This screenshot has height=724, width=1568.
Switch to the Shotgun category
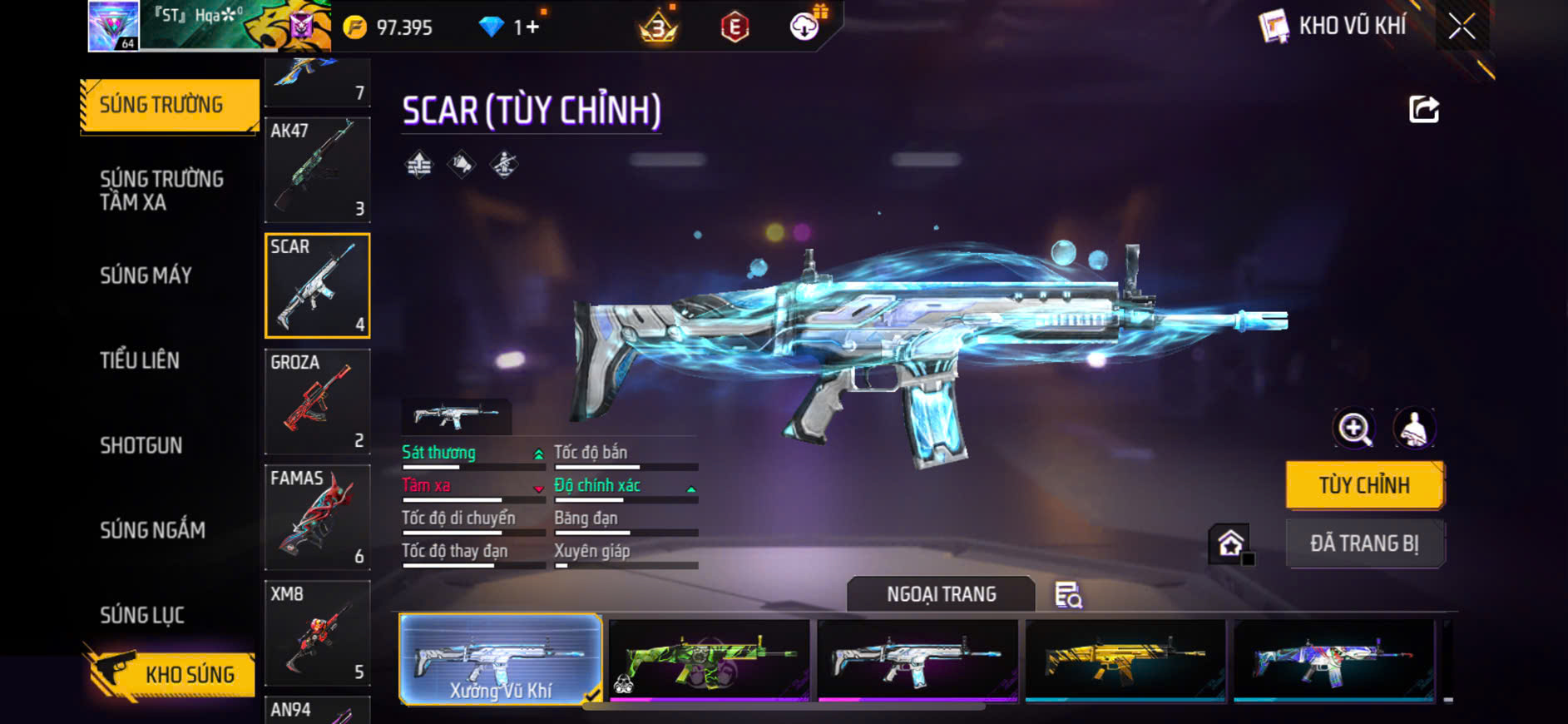(141, 445)
